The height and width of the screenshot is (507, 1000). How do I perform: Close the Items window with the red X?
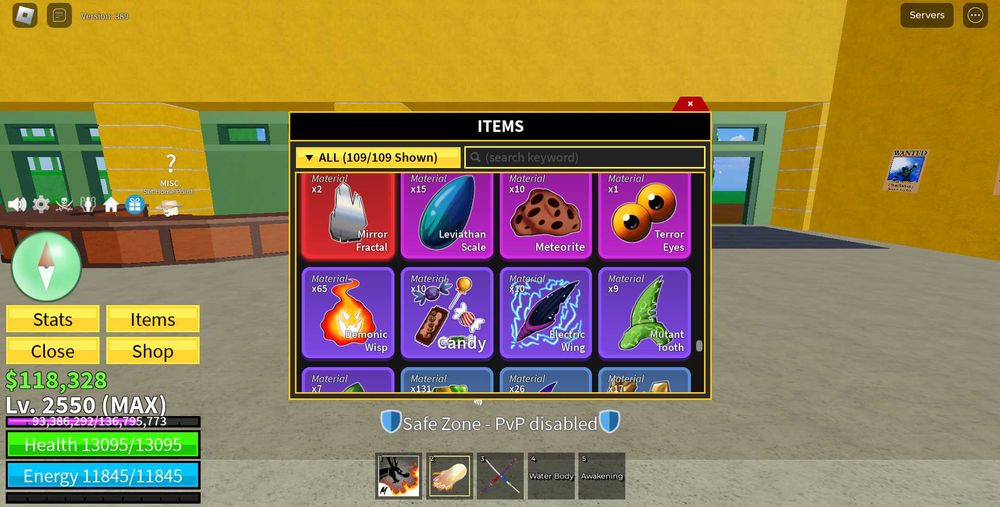click(690, 103)
